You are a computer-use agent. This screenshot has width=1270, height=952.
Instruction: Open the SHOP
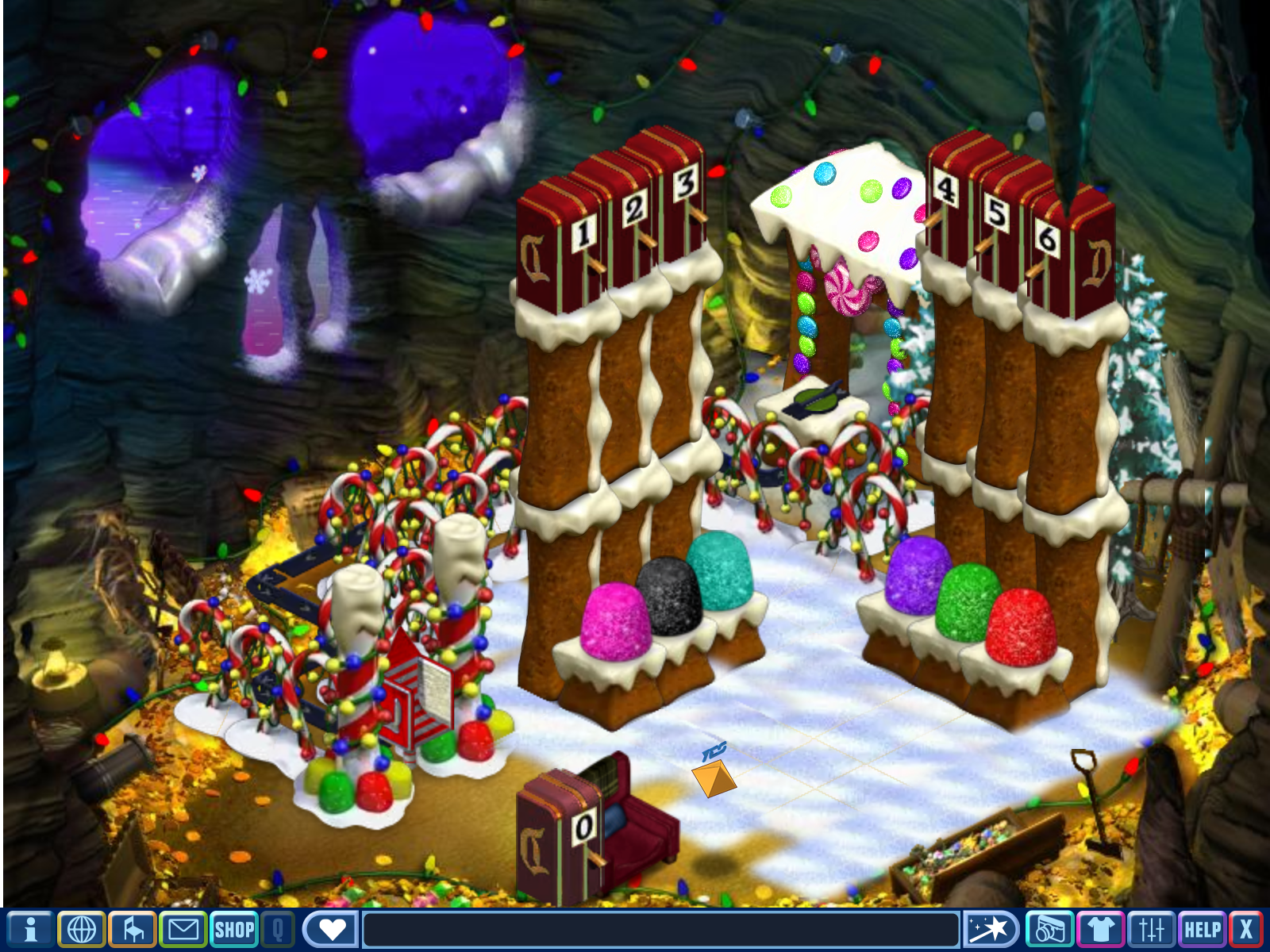coord(234,929)
